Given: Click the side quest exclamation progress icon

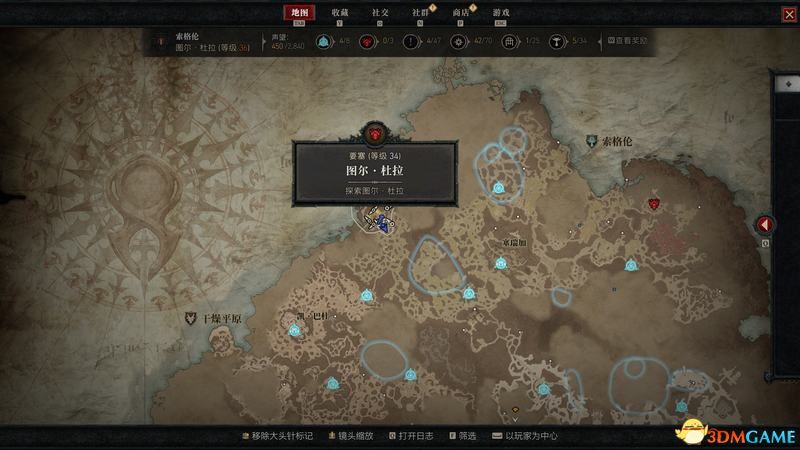Looking at the screenshot, I should 409,41.
